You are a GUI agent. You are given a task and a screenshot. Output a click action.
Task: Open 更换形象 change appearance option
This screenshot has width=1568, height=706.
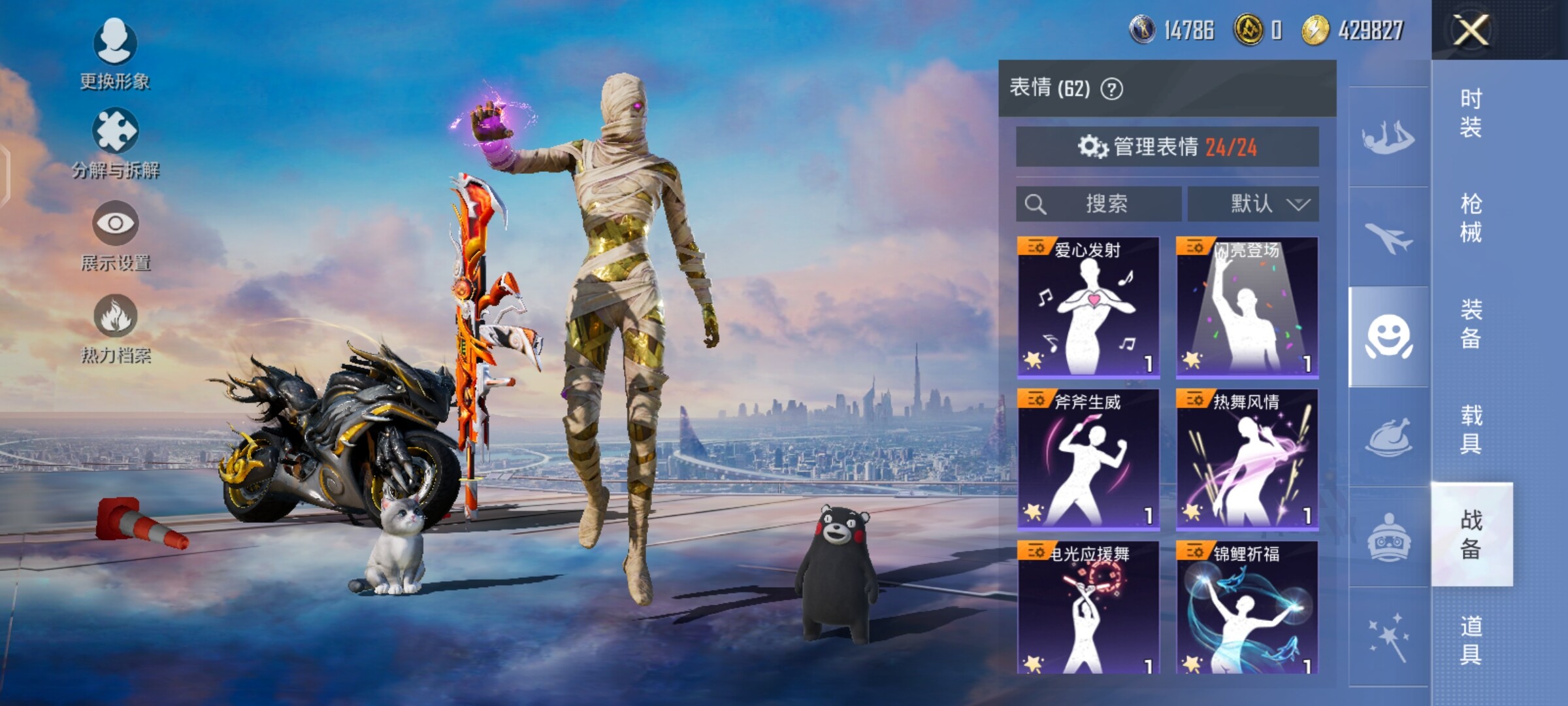pyautogui.click(x=115, y=54)
